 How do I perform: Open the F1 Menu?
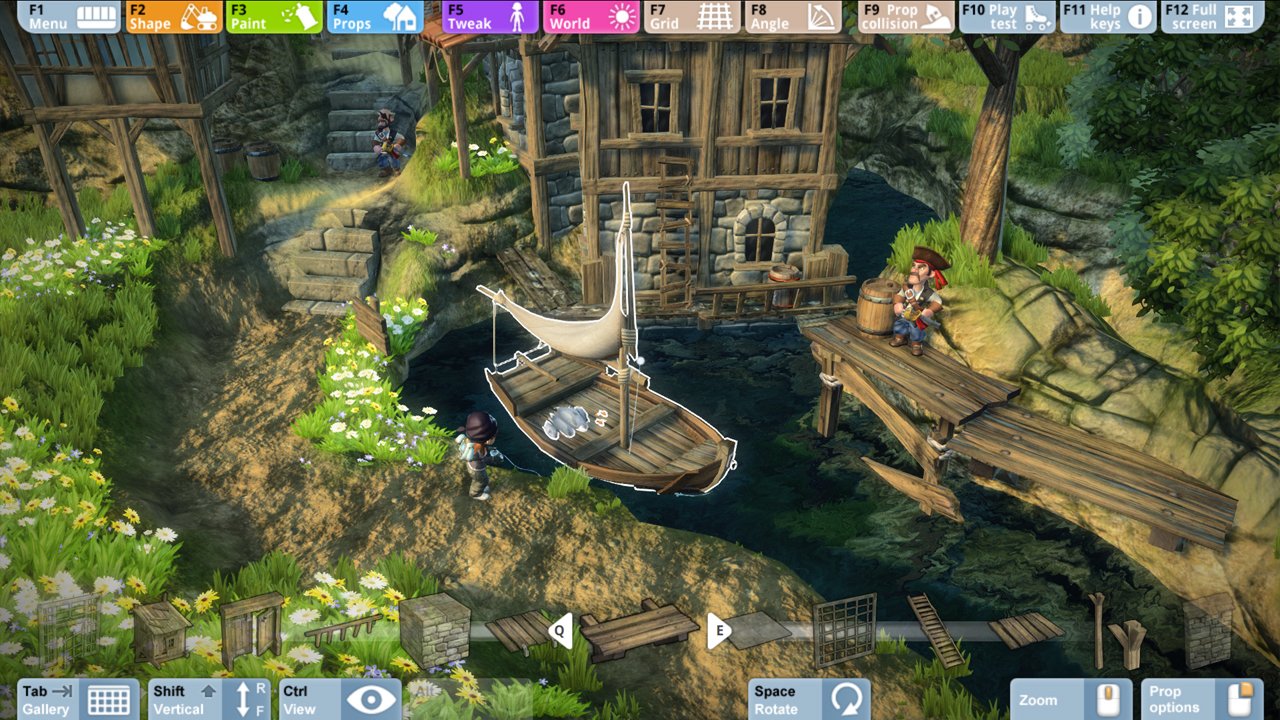click(x=68, y=15)
